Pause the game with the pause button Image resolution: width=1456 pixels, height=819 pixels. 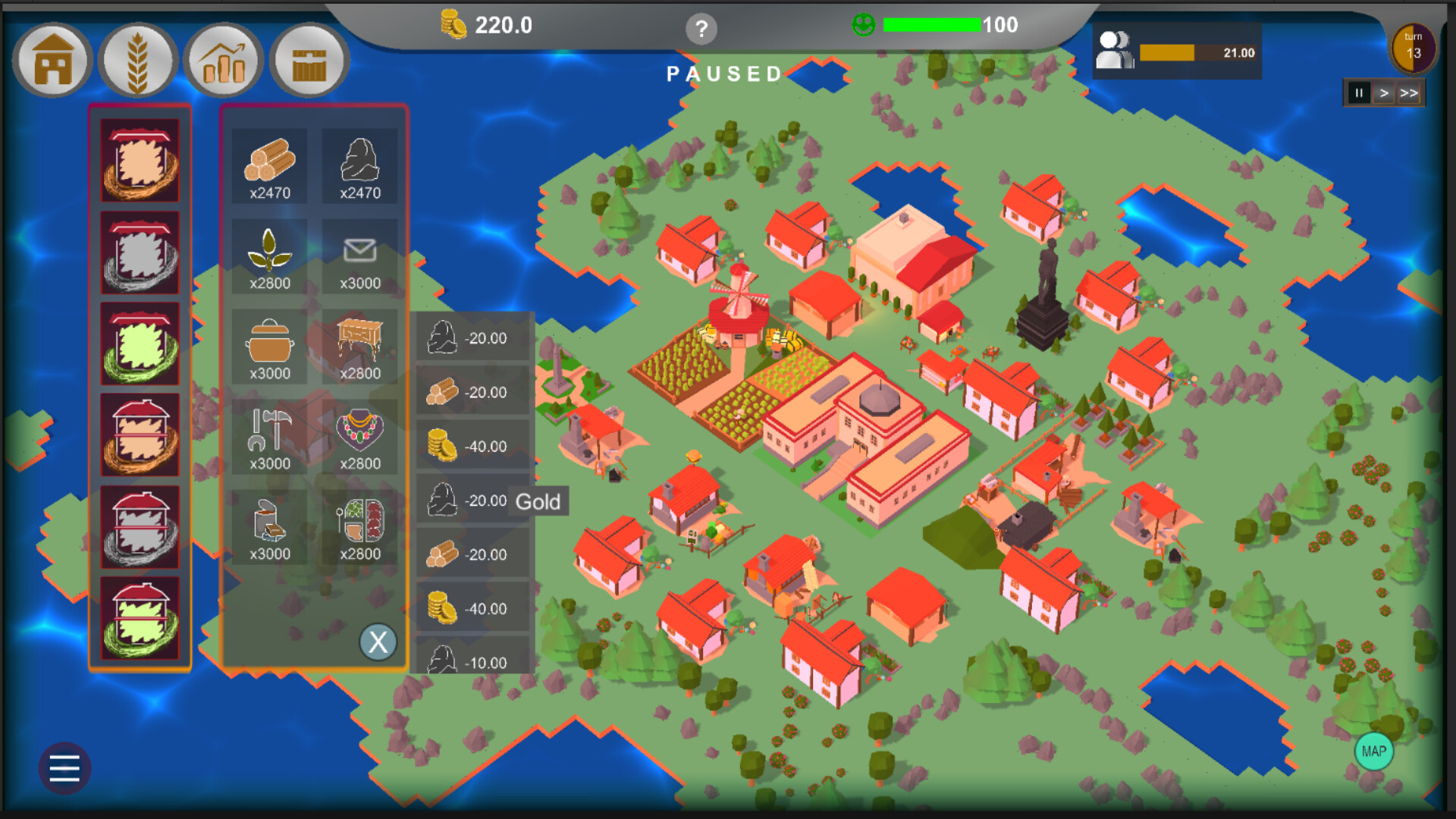pyautogui.click(x=1360, y=93)
